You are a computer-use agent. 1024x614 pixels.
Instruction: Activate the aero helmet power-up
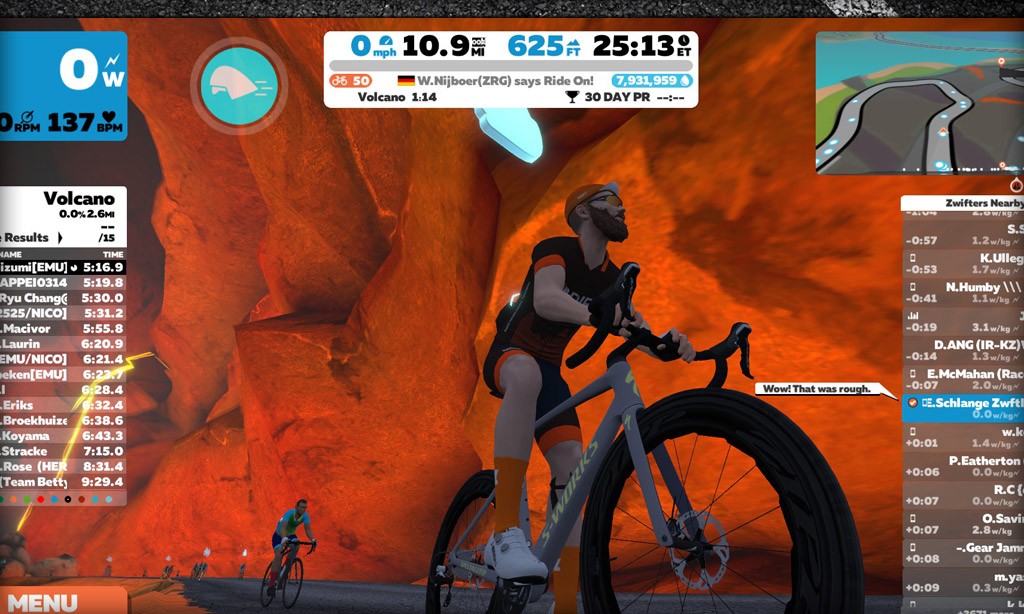(239, 85)
